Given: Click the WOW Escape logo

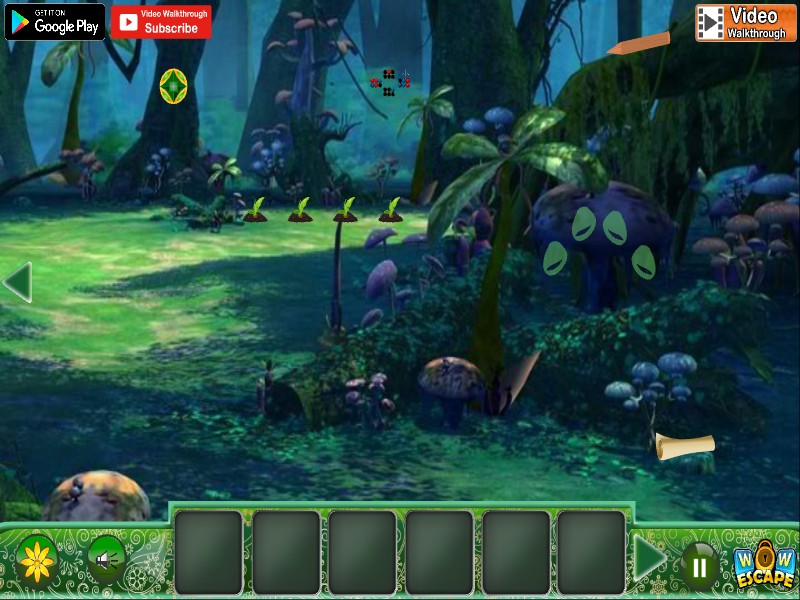Looking at the screenshot, I should pyautogui.click(x=765, y=567).
